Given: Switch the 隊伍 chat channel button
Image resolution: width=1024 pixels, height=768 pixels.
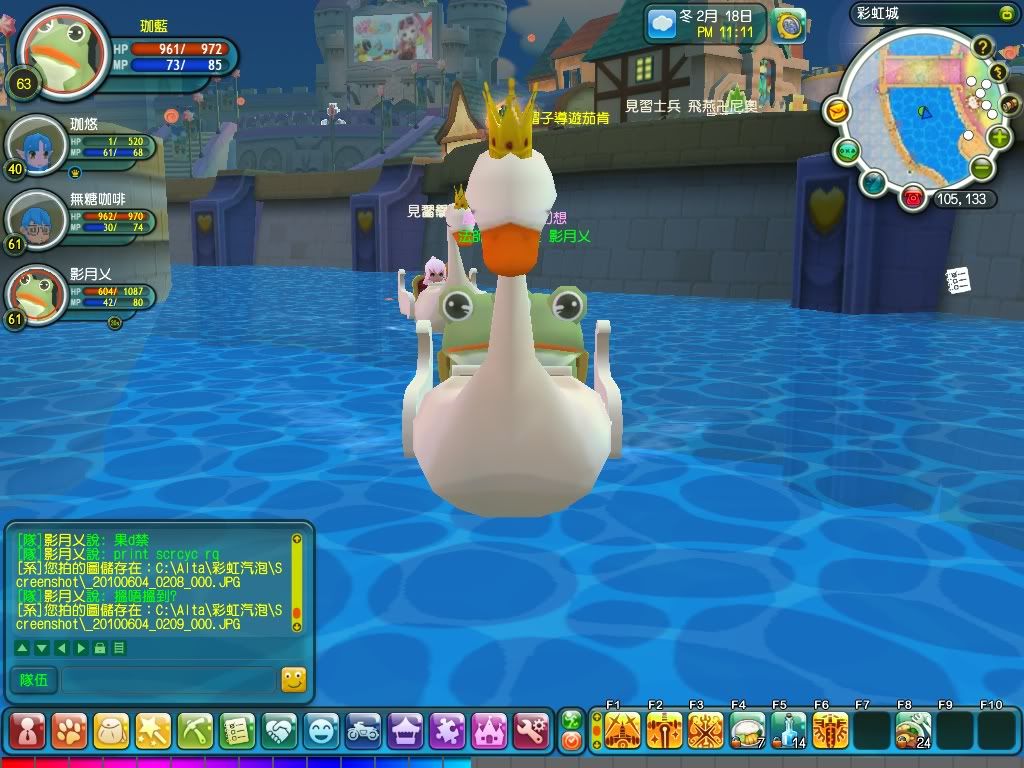Looking at the screenshot, I should click(33, 680).
